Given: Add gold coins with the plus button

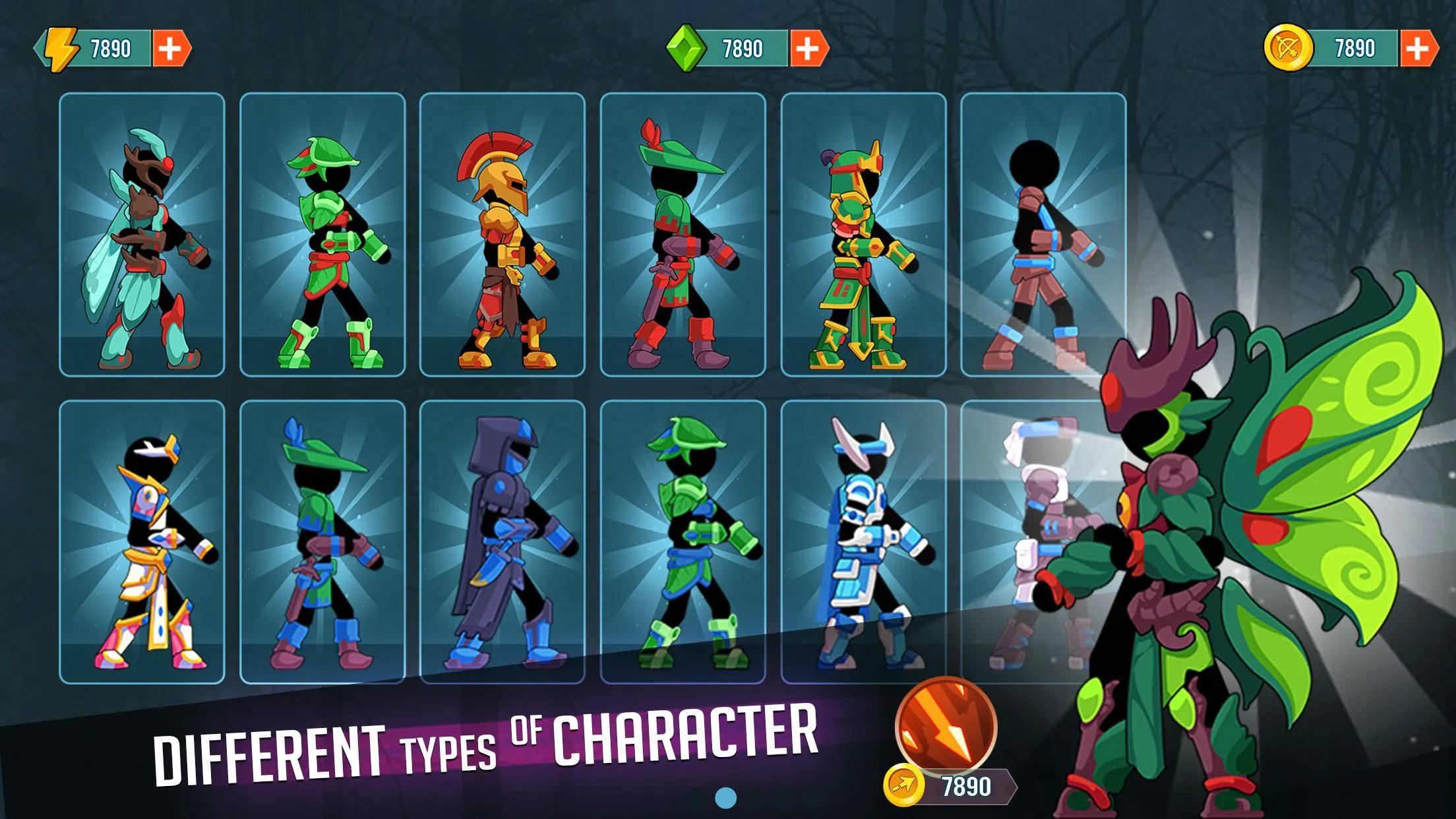Looking at the screenshot, I should [1418, 49].
